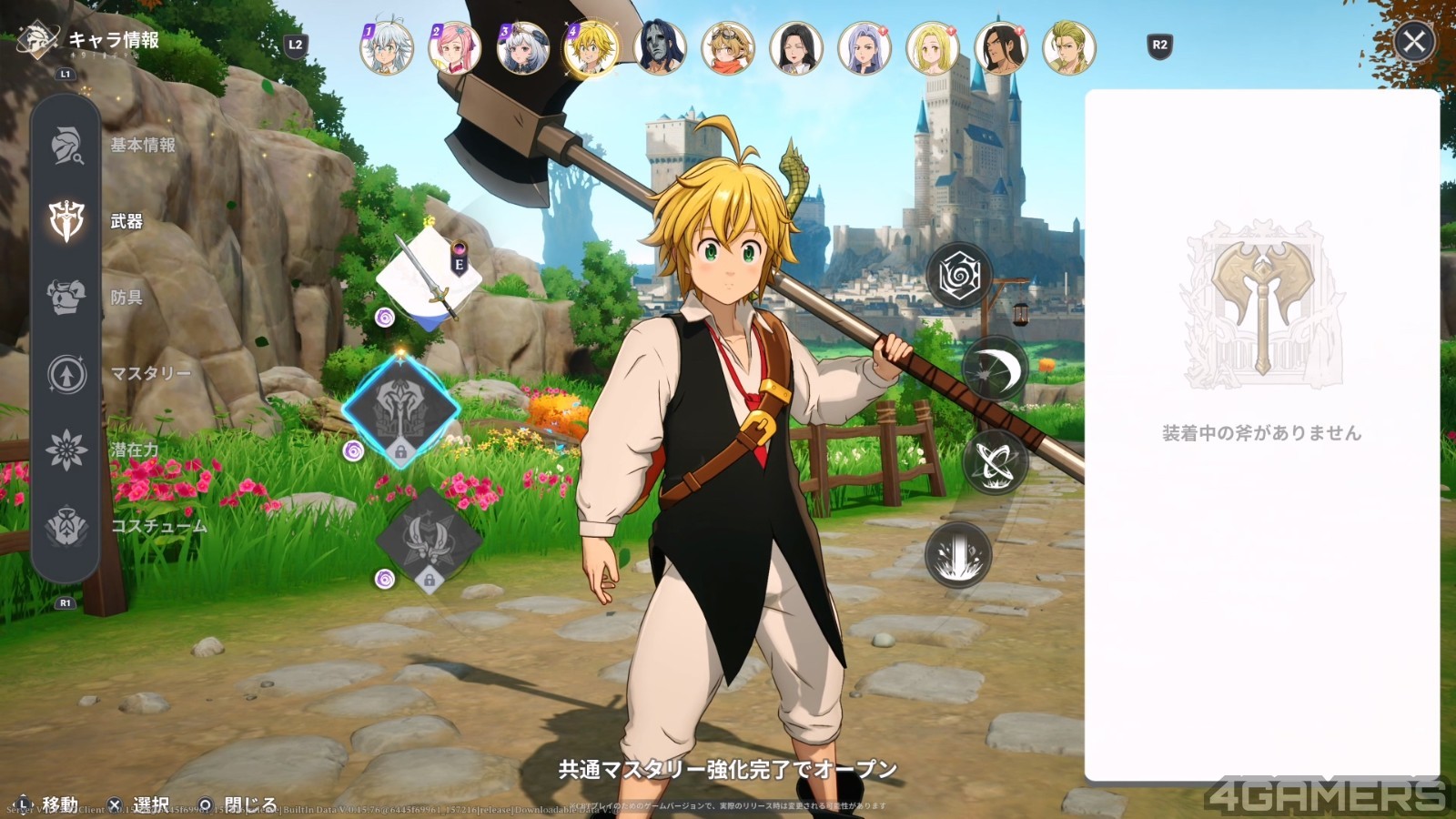Choose the green-haired man portrait
1456x819 pixels.
click(1069, 47)
